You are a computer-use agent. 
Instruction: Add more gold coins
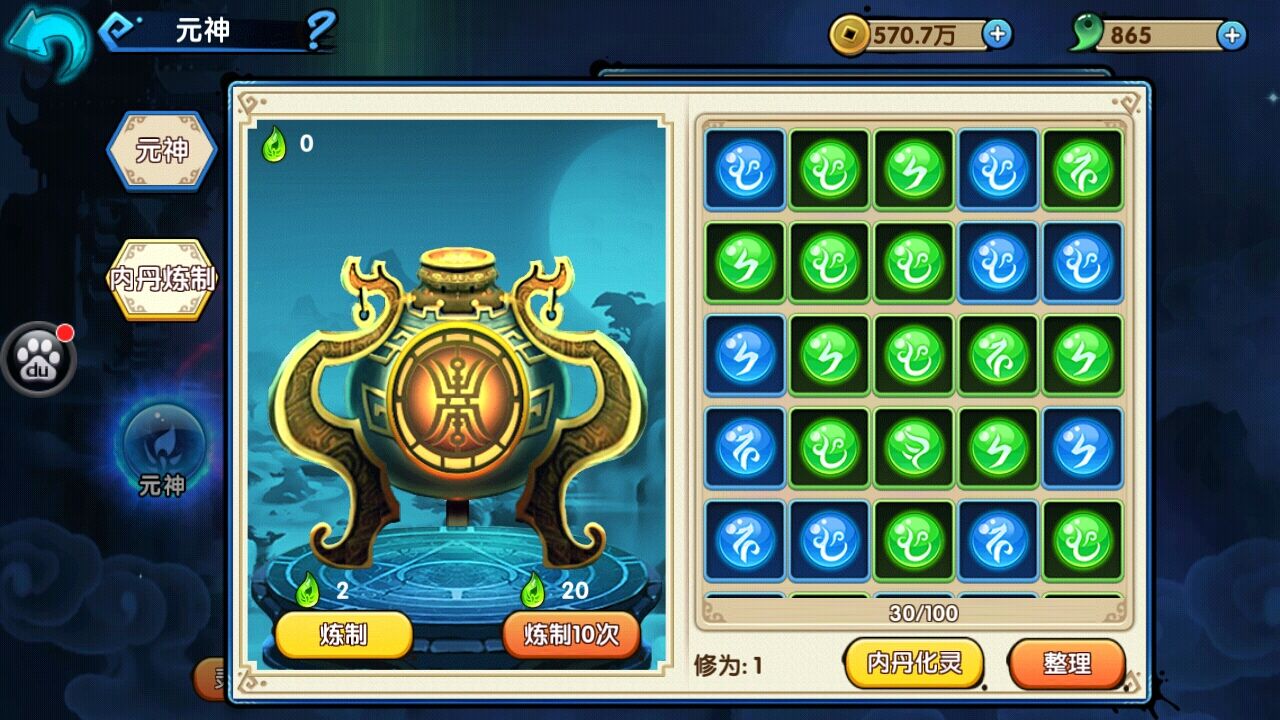[997, 35]
